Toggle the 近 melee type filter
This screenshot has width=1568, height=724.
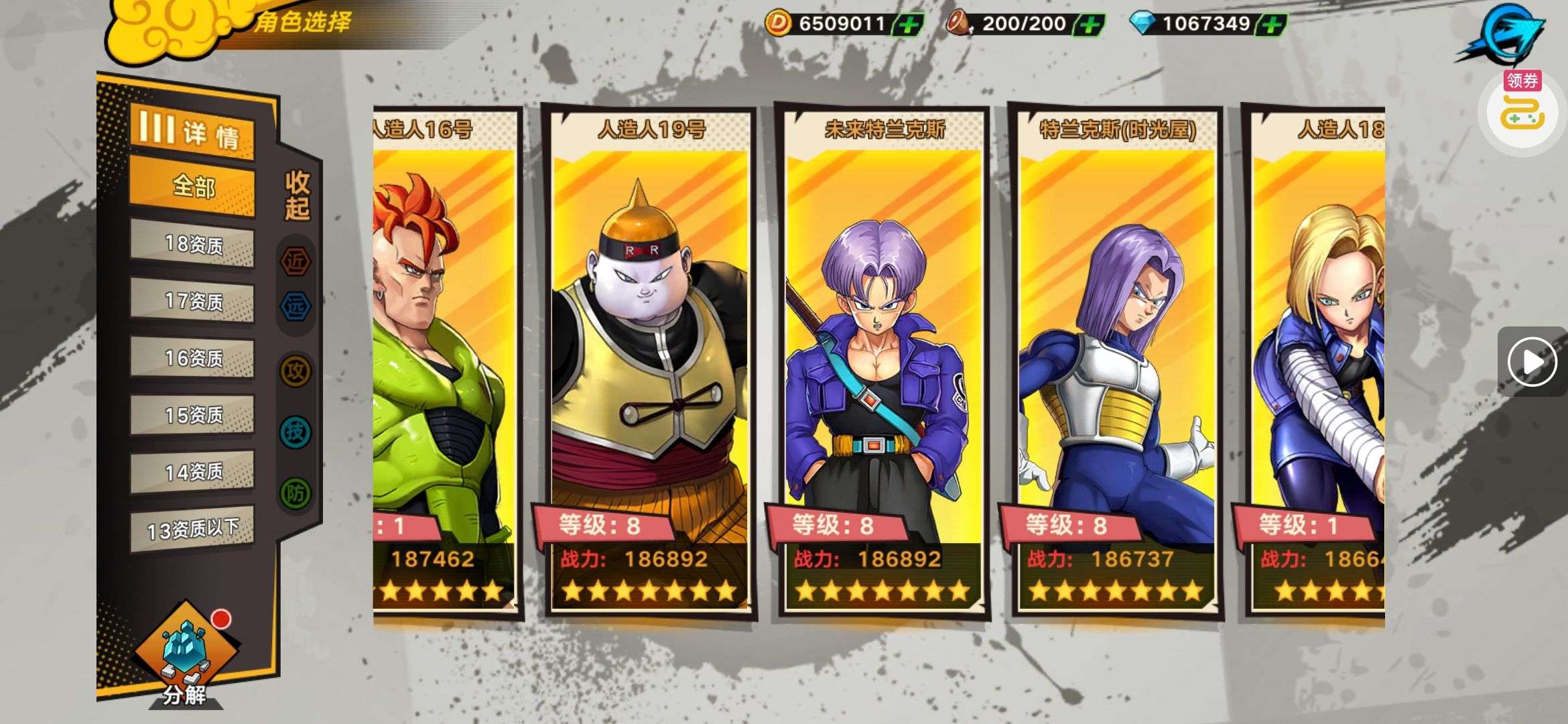coord(296,261)
